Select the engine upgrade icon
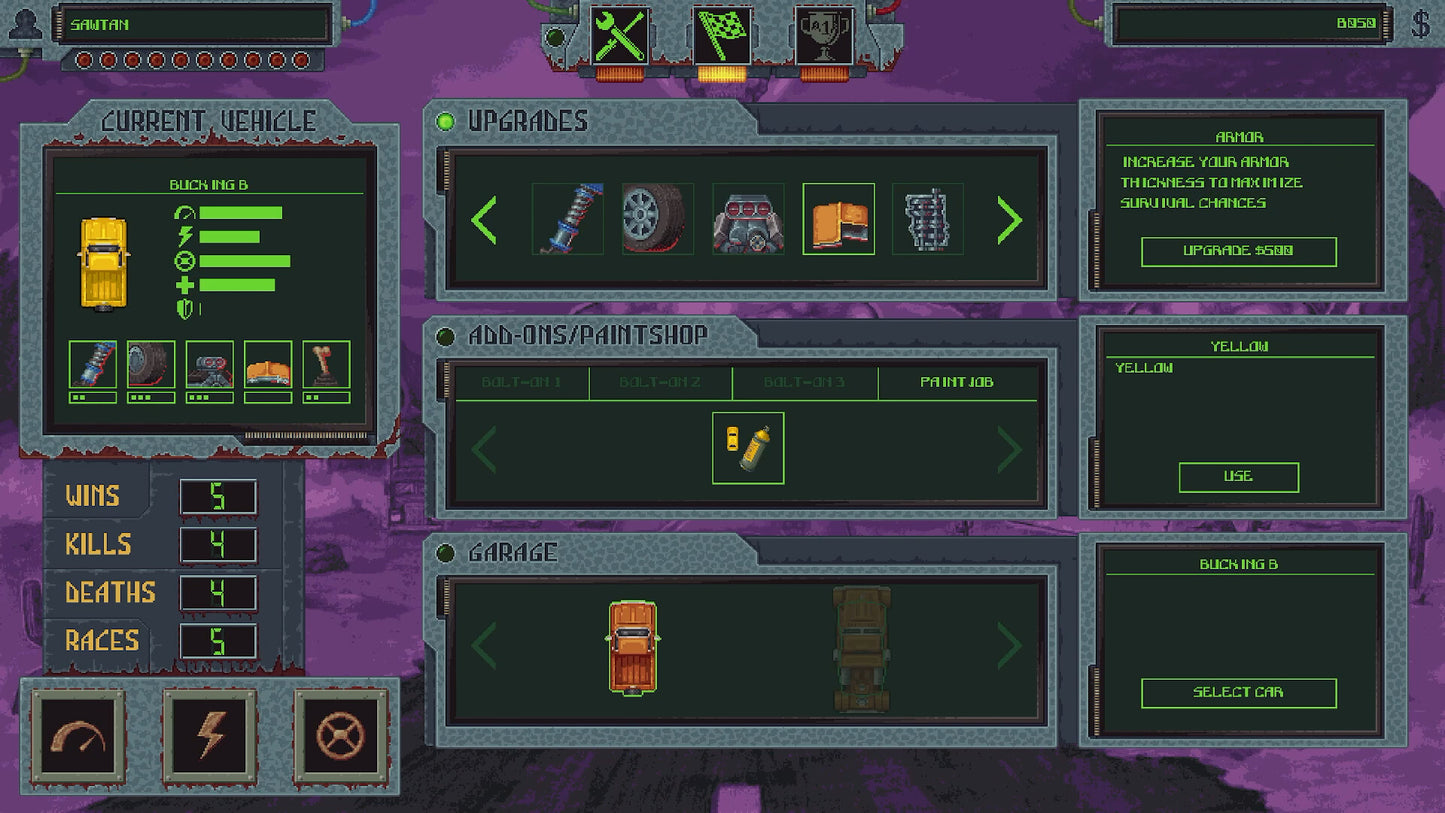 (748, 219)
